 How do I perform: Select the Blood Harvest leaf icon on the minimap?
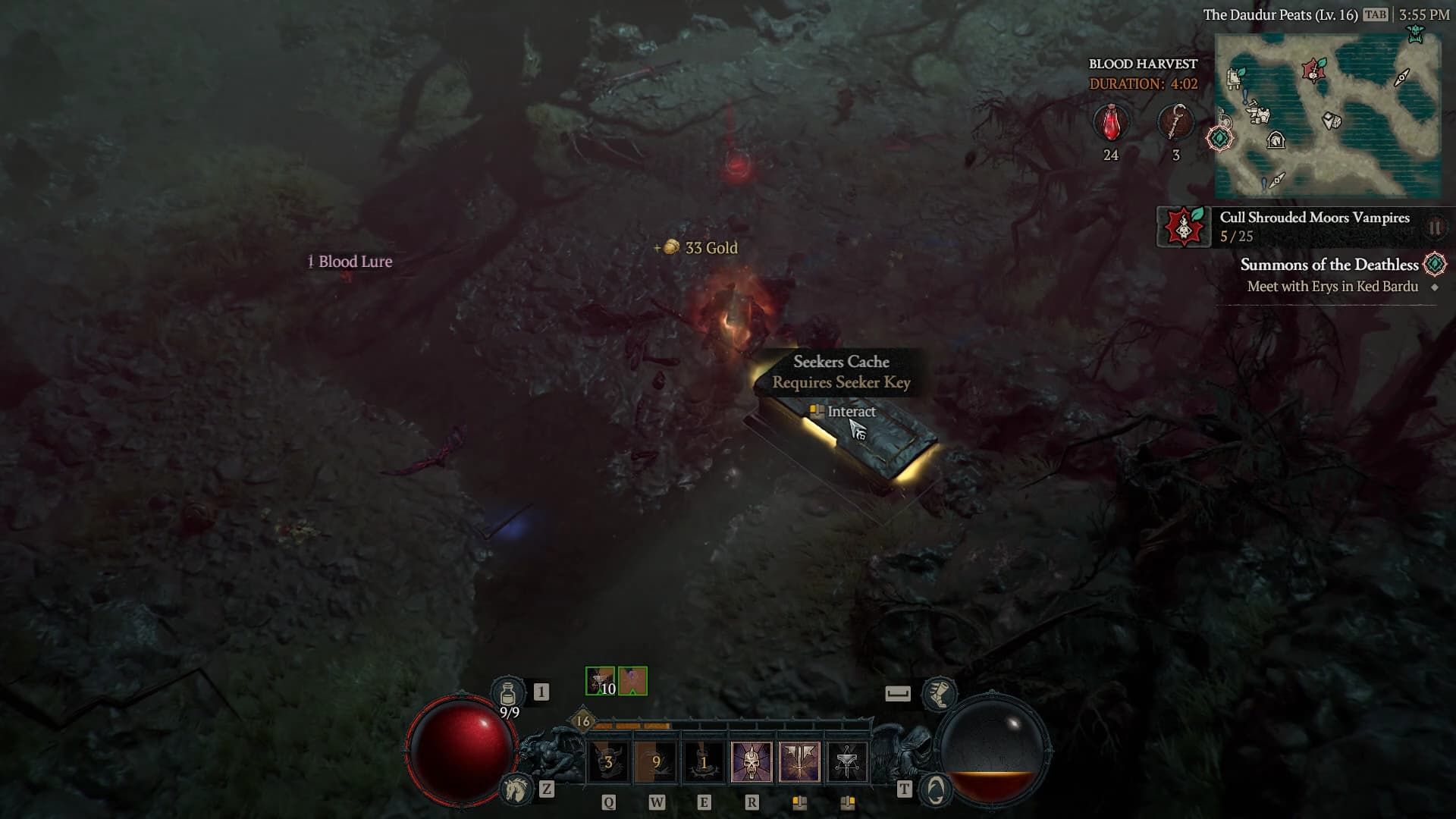point(1314,71)
